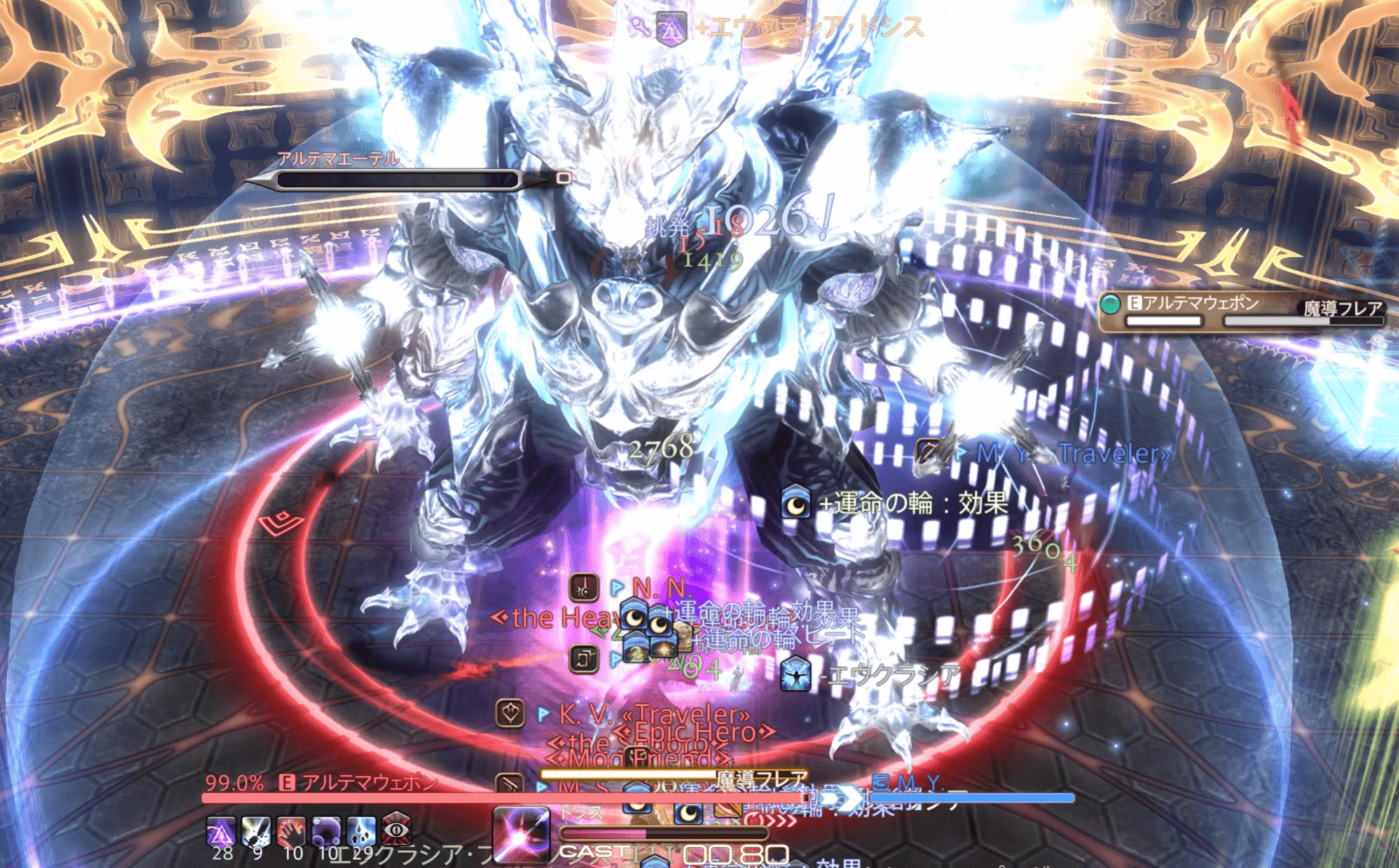
Task: Click the blue ice shards debuff icon
Action: (x=361, y=831)
